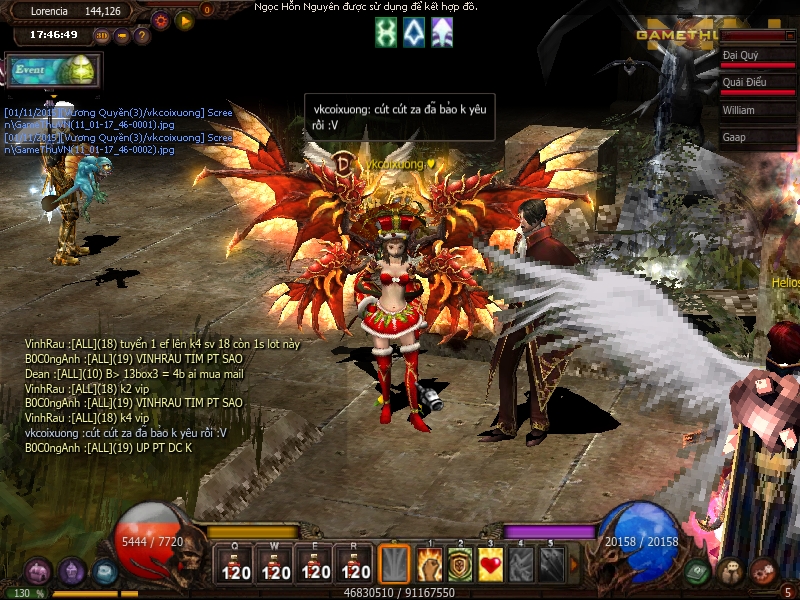The width and height of the screenshot is (800, 600).
Task: Open the red gear settings button
Action: 161,19
